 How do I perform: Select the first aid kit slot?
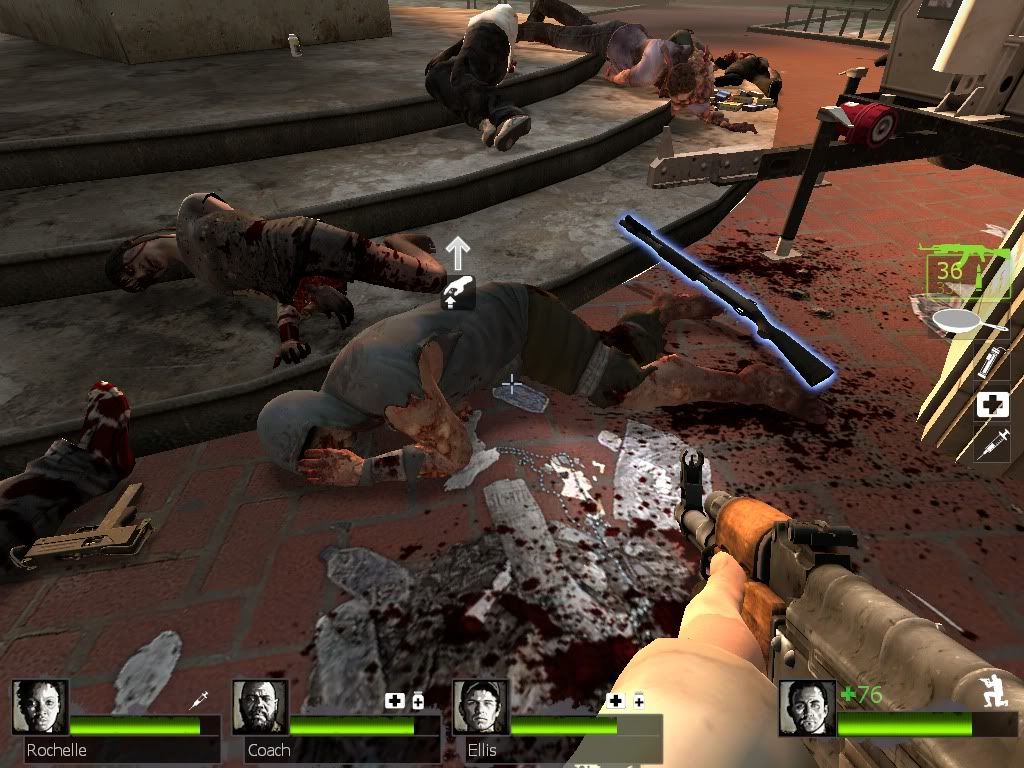993,403
